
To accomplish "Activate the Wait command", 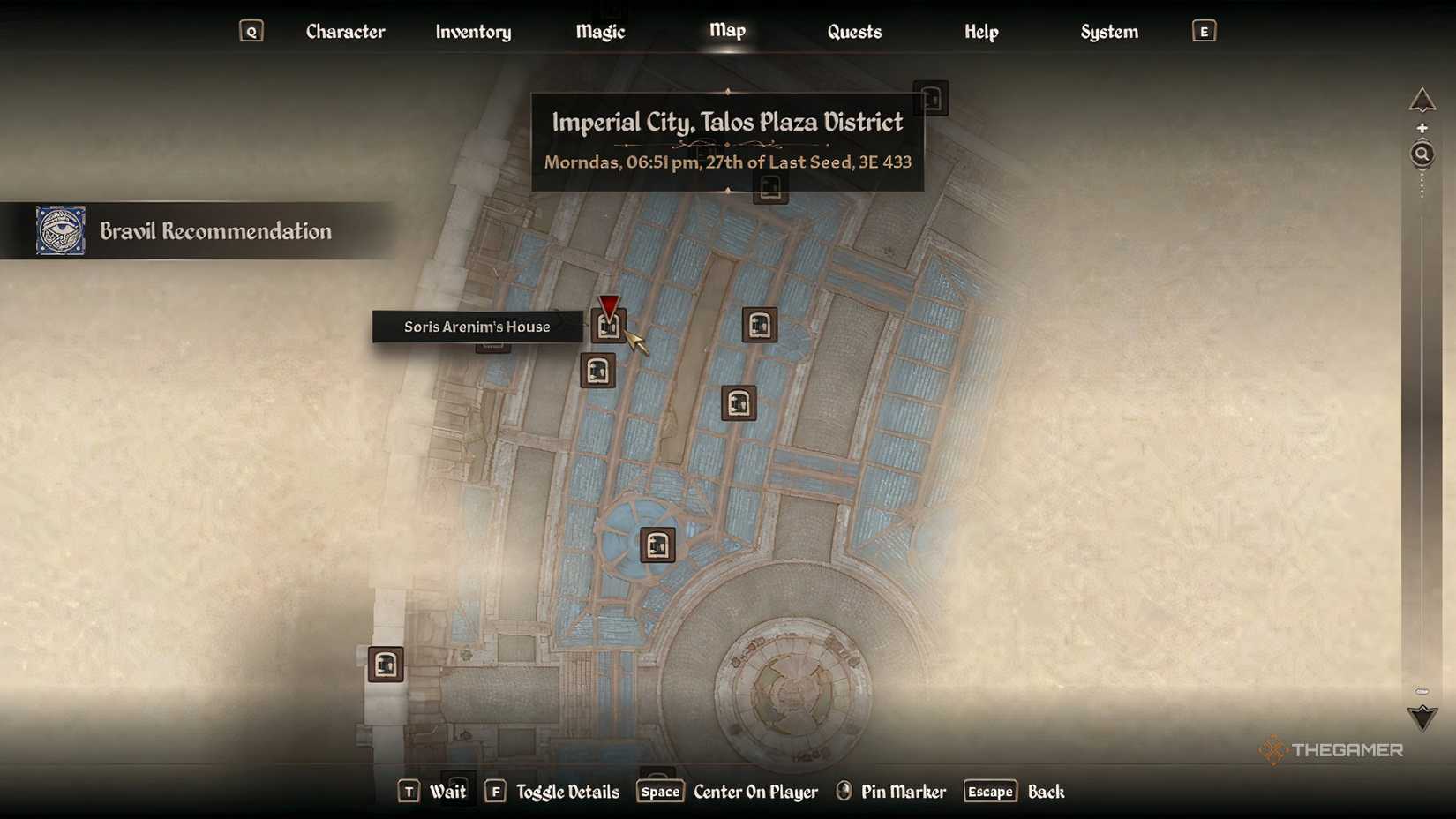I will click(x=448, y=792).
